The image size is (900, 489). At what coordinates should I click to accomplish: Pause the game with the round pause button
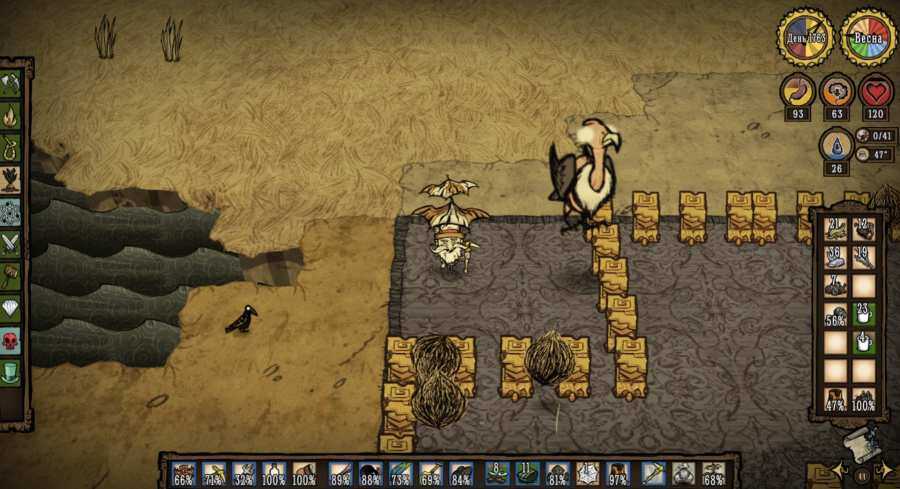coord(862,474)
